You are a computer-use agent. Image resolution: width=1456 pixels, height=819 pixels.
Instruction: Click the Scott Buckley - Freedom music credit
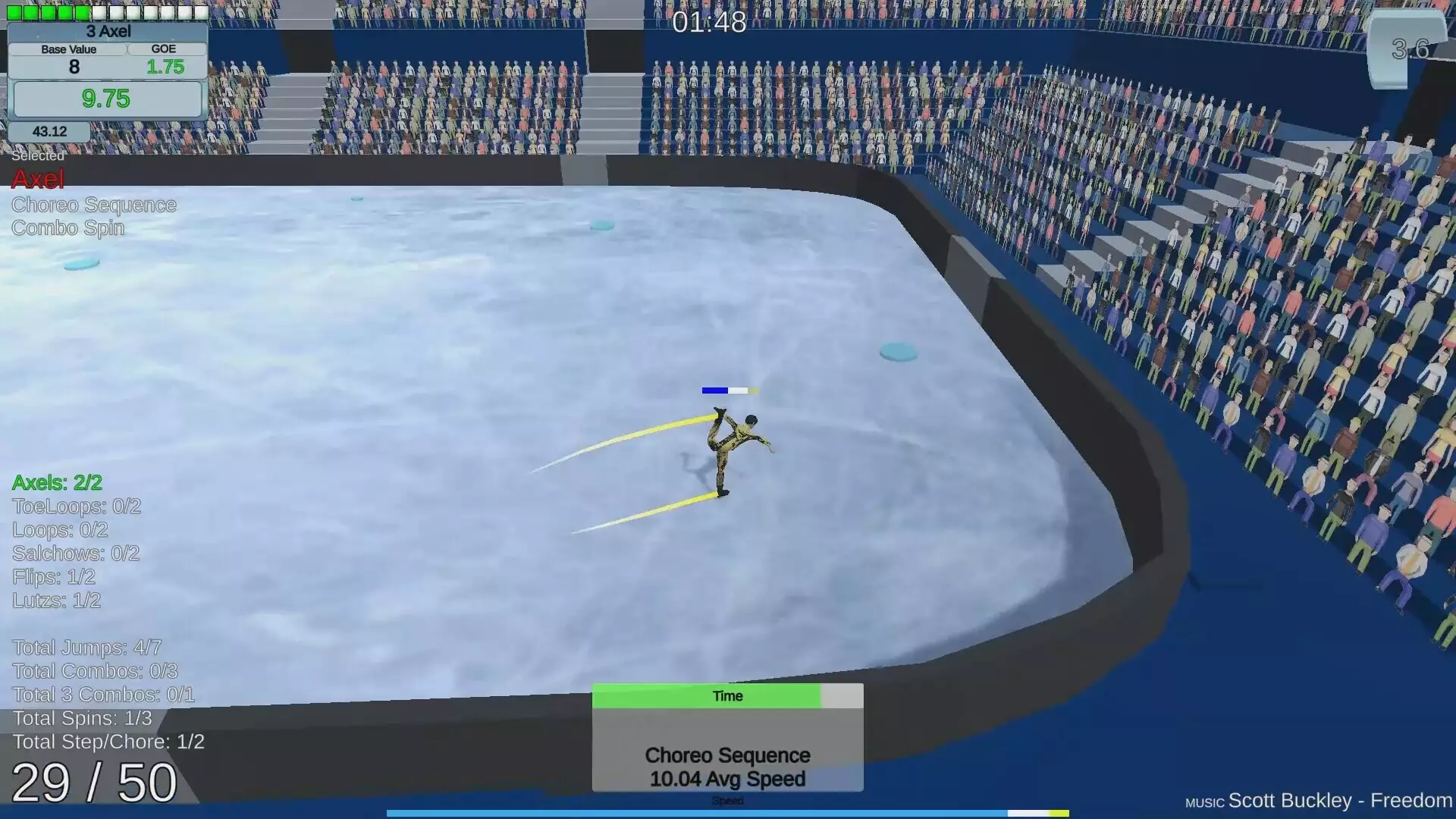tap(1337, 800)
